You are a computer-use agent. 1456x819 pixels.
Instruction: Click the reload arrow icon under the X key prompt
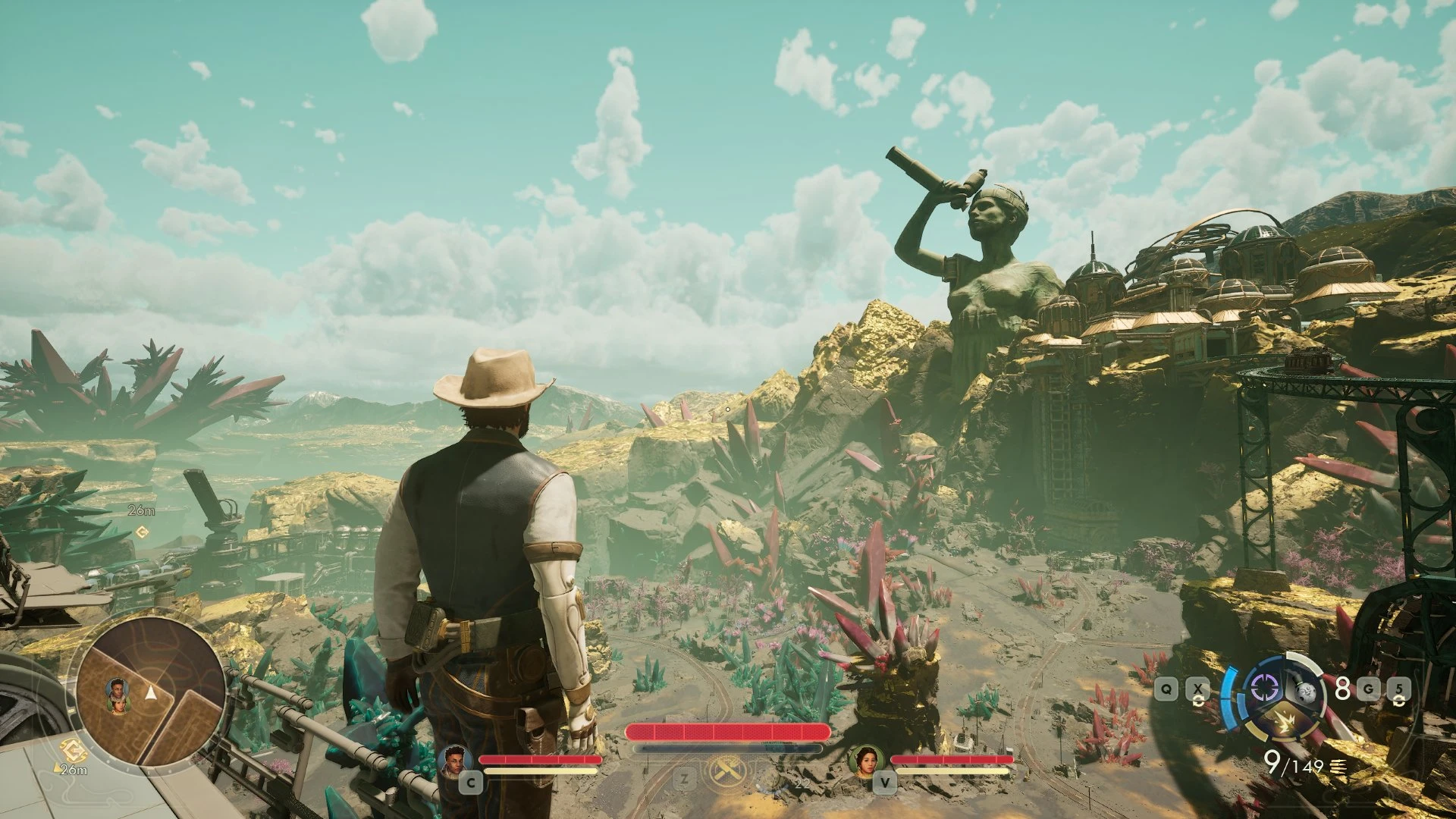point(1198,701)
